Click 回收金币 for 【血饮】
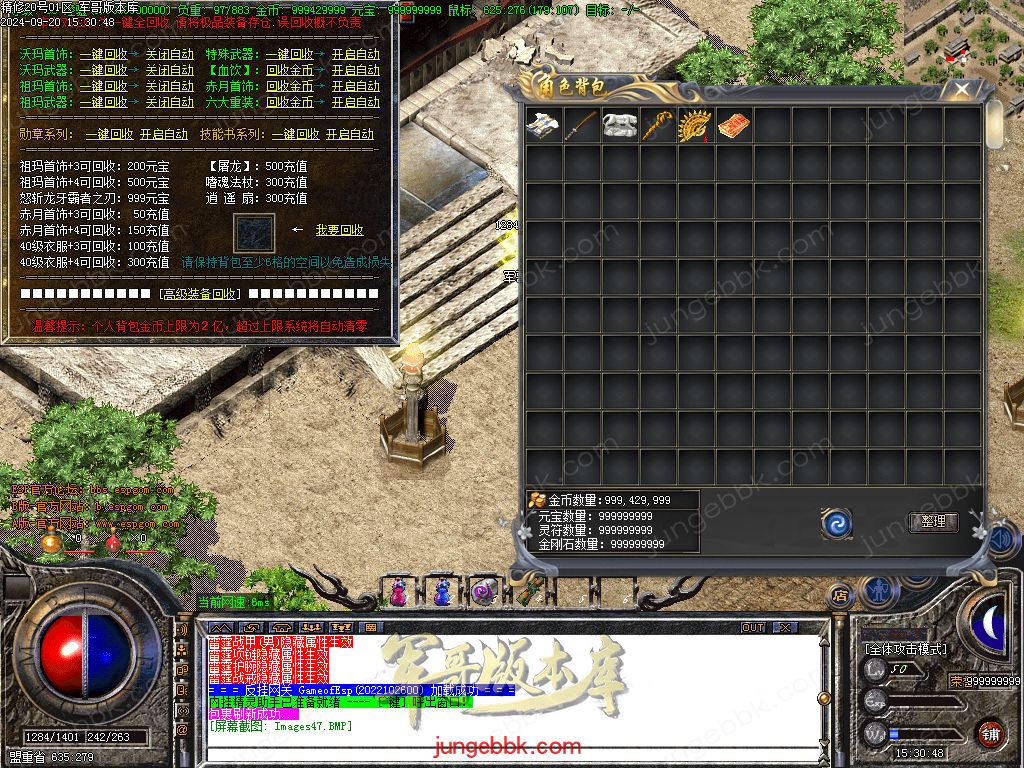The width and height of the screenshot is (1024, 768). (x=289, y=70)
